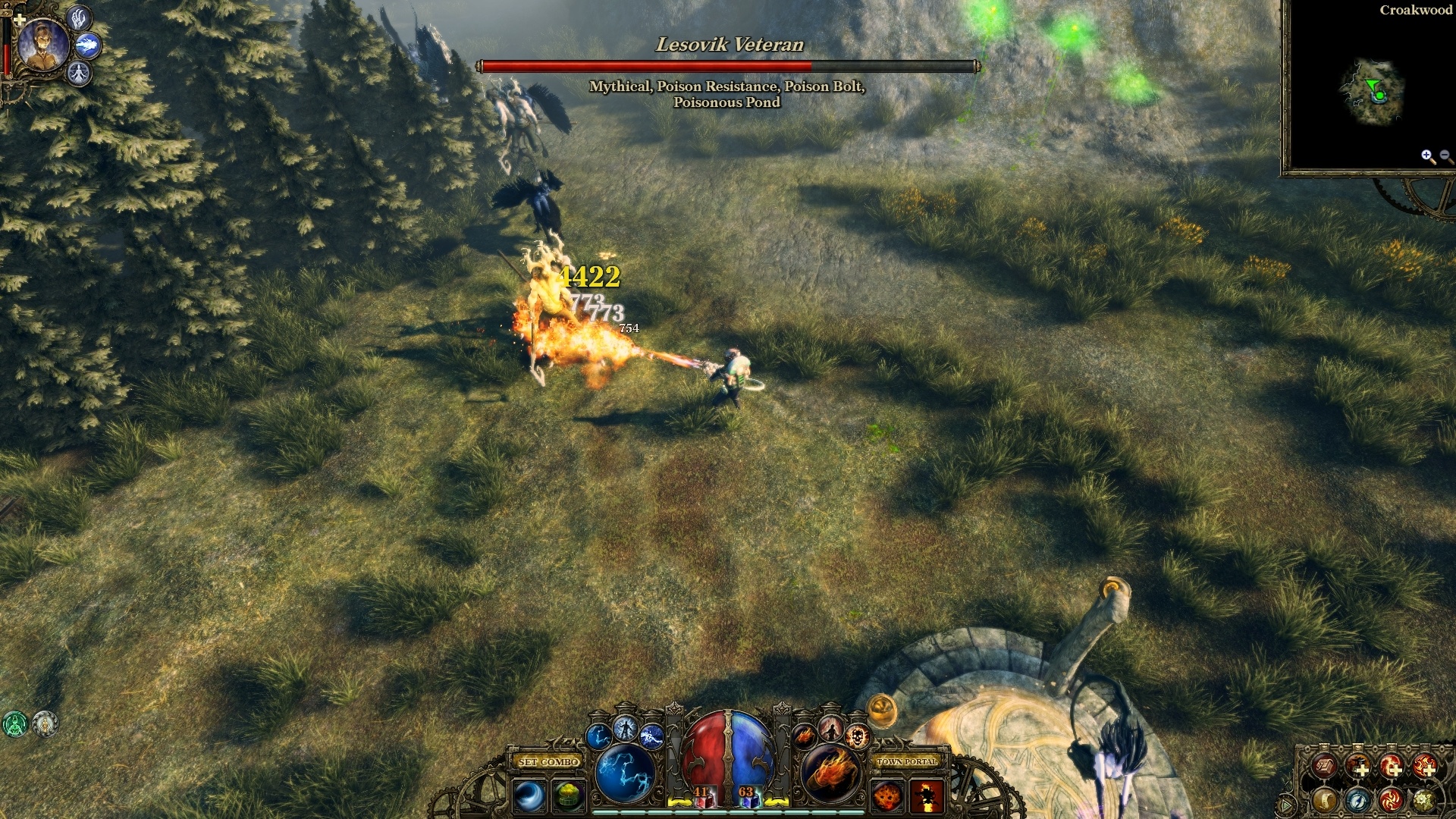Zoom out on the minimap
The image size is (1456, 819).
[x=1445, y=156]
